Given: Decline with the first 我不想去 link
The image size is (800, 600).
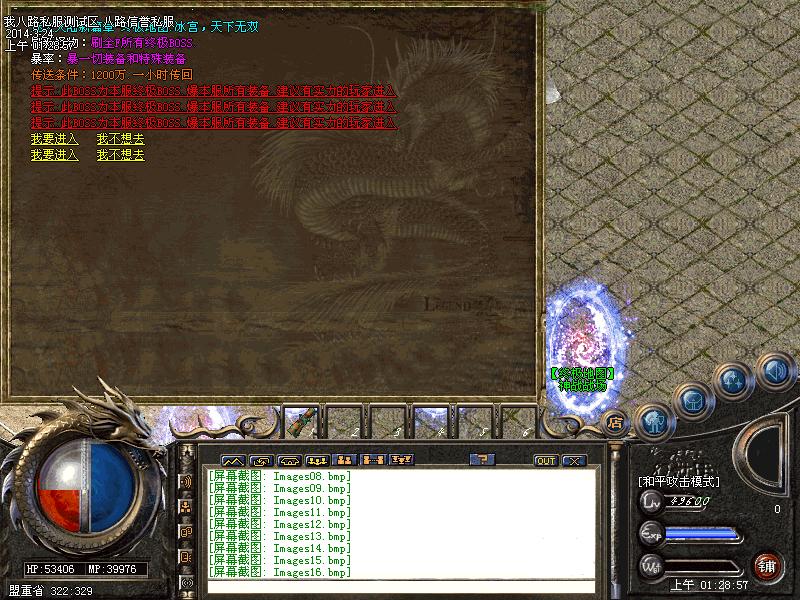Looking at the screenshot, I should coord(120,139).
